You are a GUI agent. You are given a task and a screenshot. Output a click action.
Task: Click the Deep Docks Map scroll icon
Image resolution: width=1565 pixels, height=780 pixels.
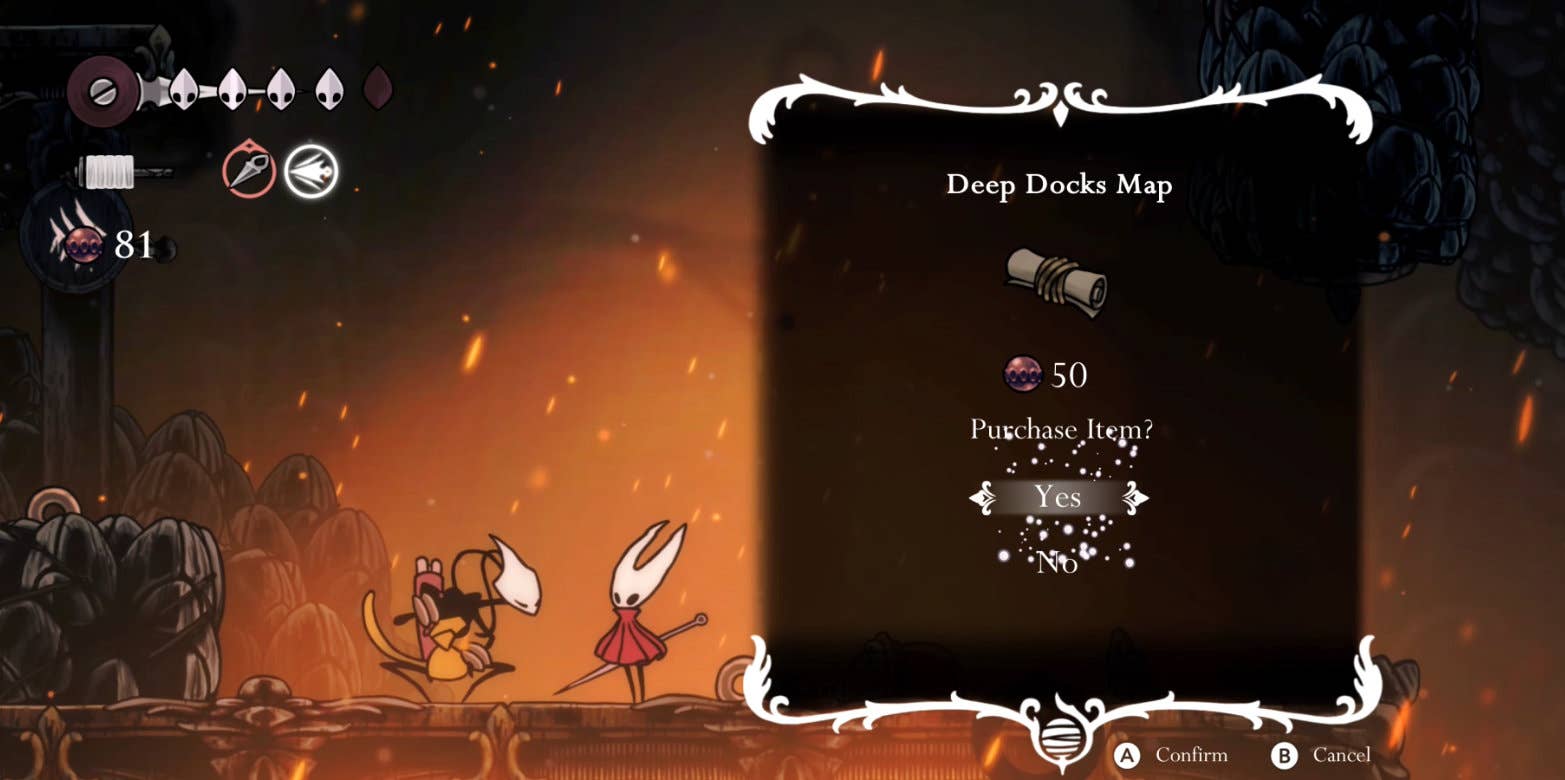point(1056,281)
